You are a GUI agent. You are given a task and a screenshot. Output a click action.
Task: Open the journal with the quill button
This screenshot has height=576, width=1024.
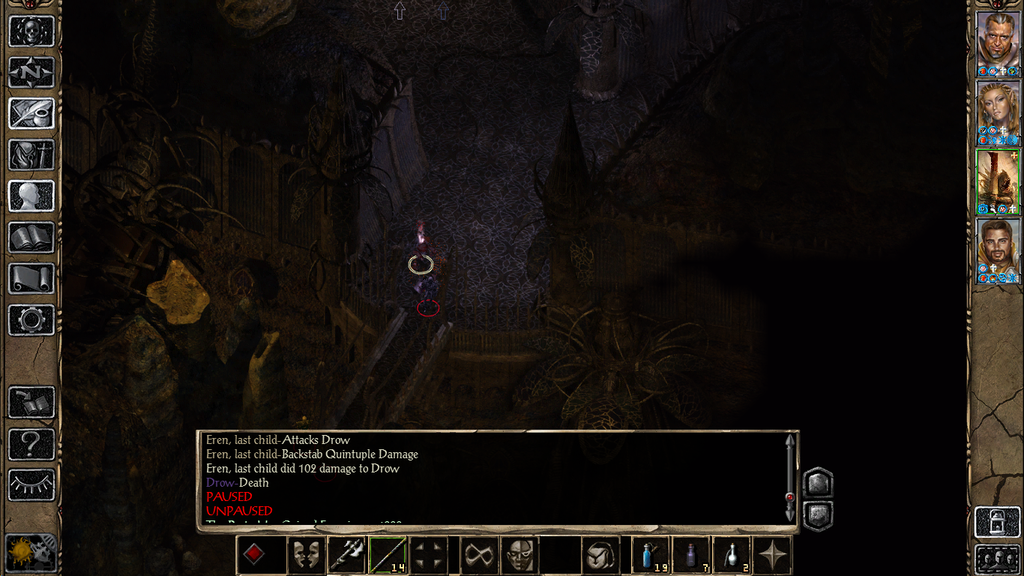(31, 113)
